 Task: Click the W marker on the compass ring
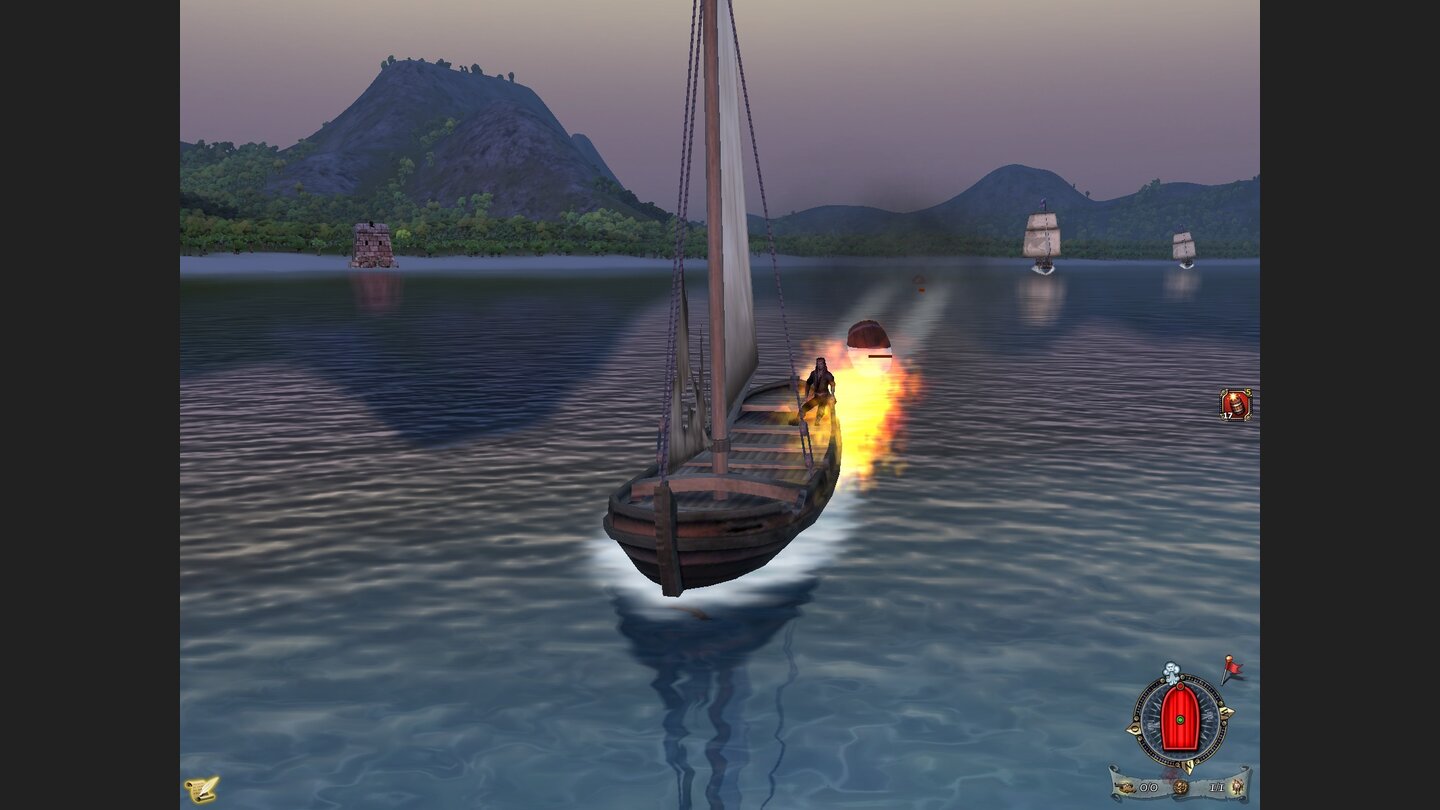[1226, 711]
